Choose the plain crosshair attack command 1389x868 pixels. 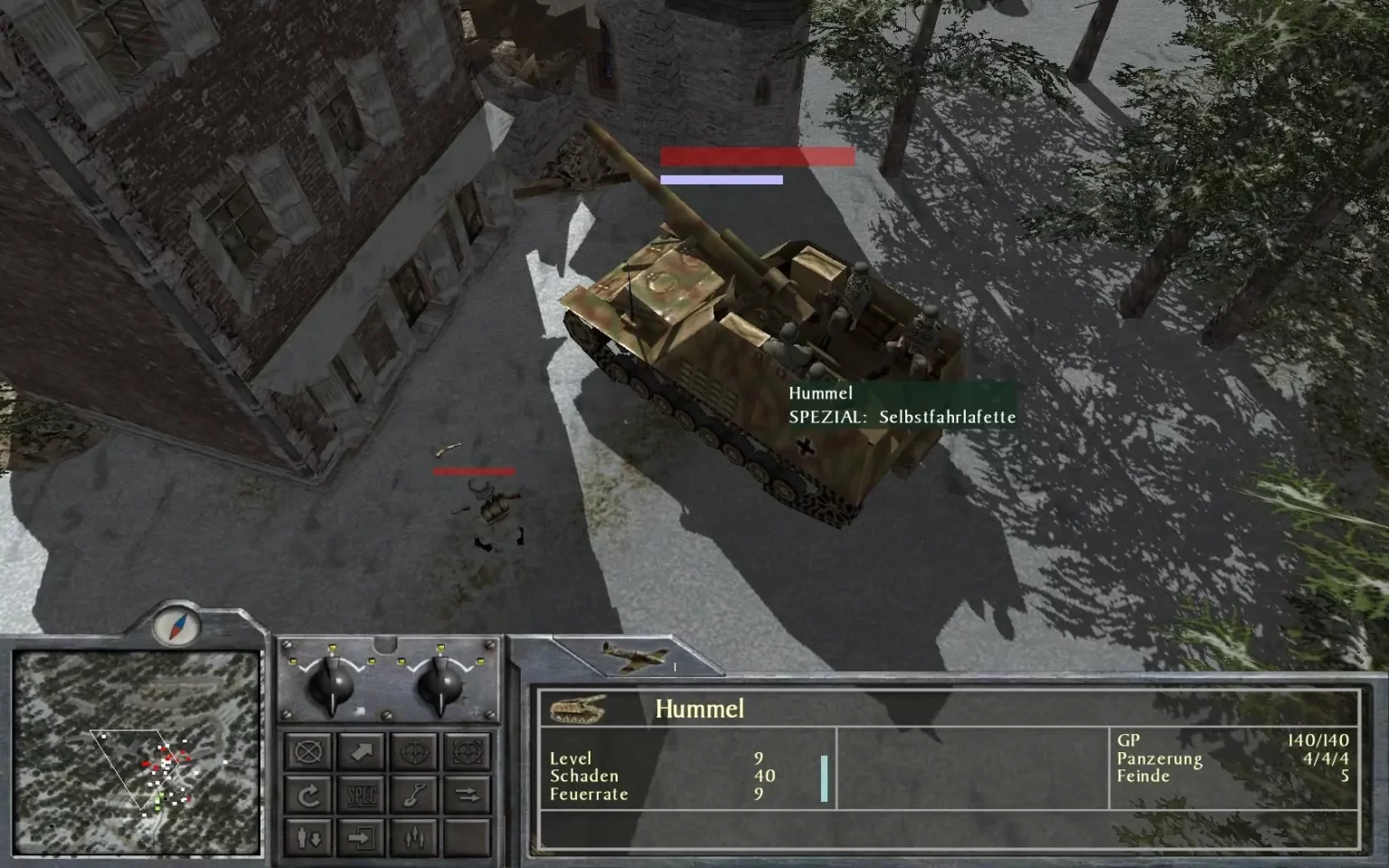(415, 751)
